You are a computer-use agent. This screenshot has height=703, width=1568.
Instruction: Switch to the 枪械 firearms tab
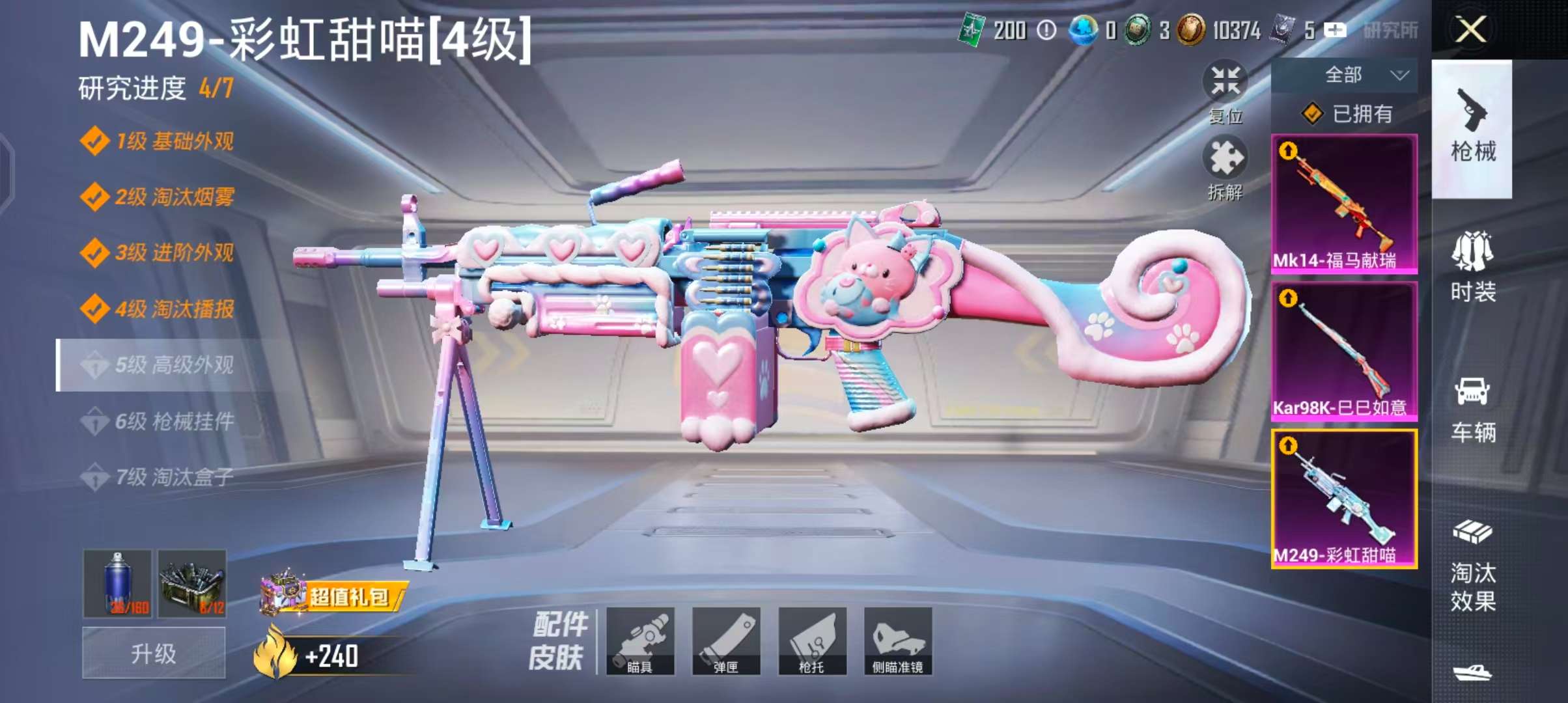1472,128
